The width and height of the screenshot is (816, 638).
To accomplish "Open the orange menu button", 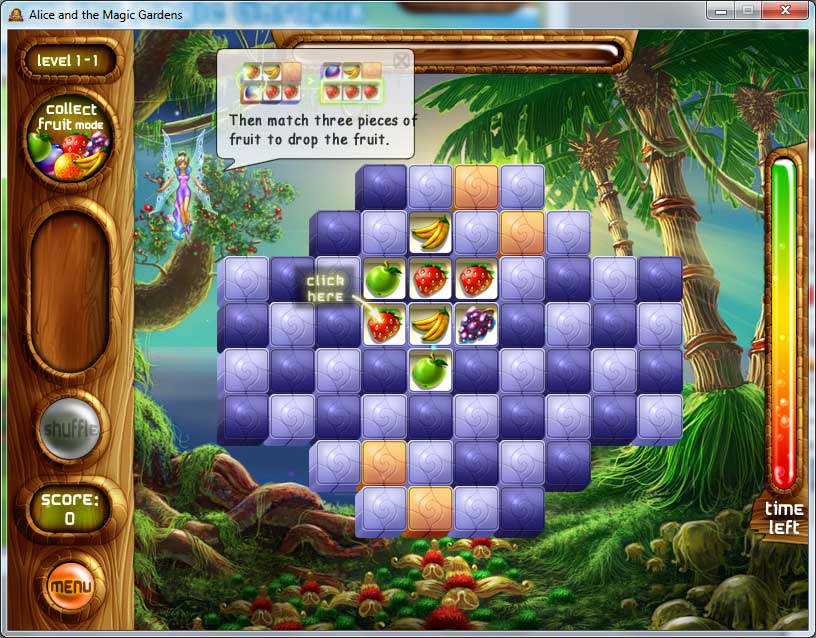I will point(70,586).
